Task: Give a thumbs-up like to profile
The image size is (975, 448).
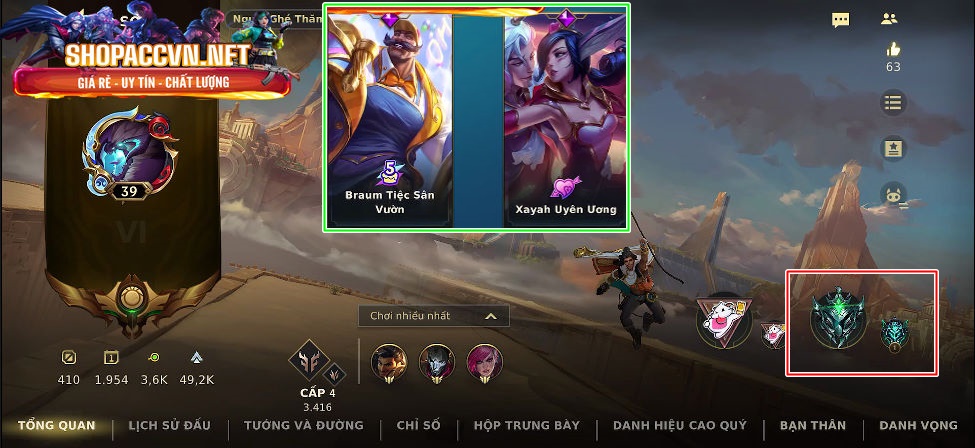Action: (892, 50)
